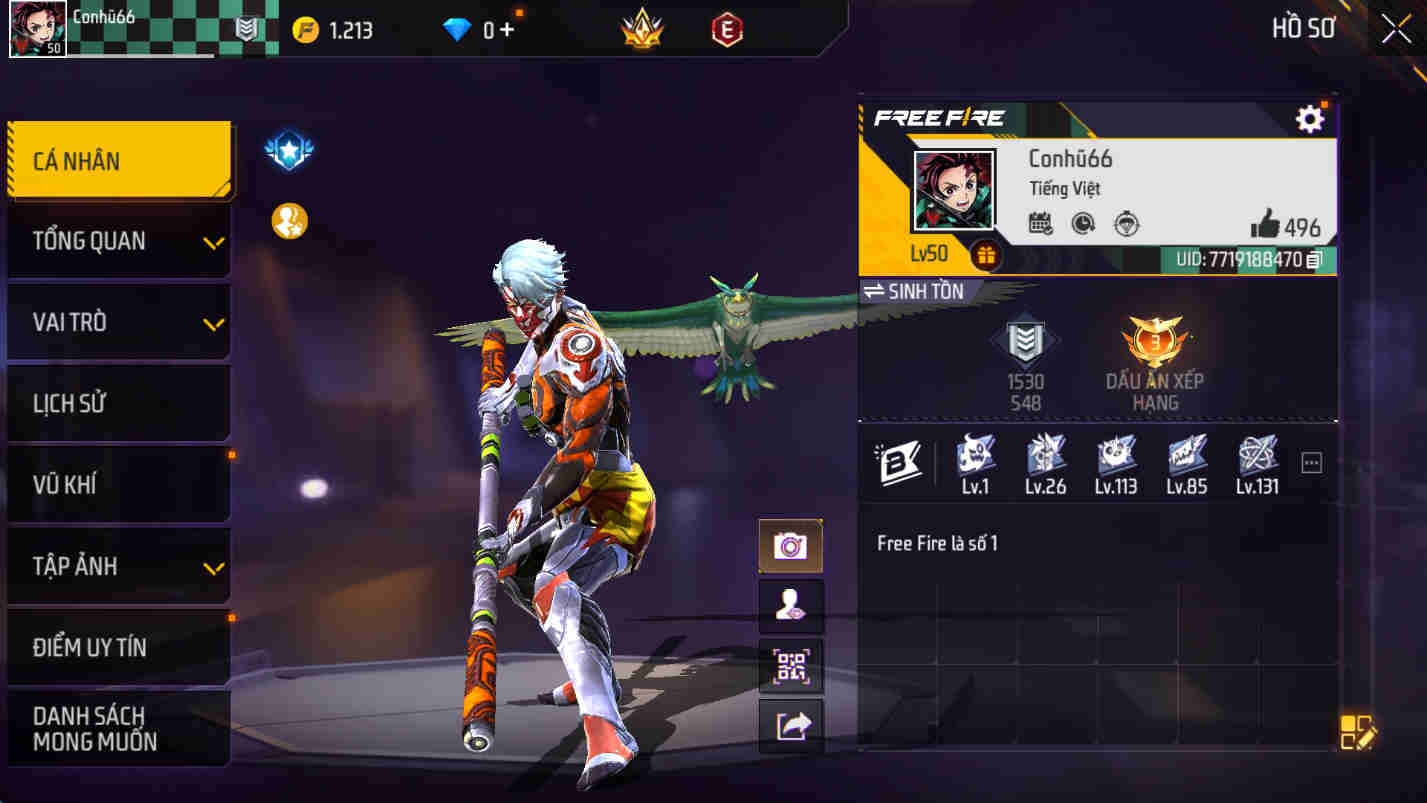Viewport: 1427px width, 803px height.
Task: Open the profile QR code icon
Action: (791, 665)
